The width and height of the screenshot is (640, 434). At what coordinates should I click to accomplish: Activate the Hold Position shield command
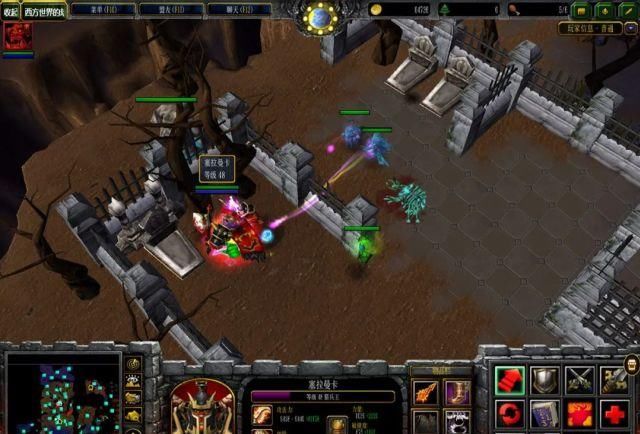(545, 379)
